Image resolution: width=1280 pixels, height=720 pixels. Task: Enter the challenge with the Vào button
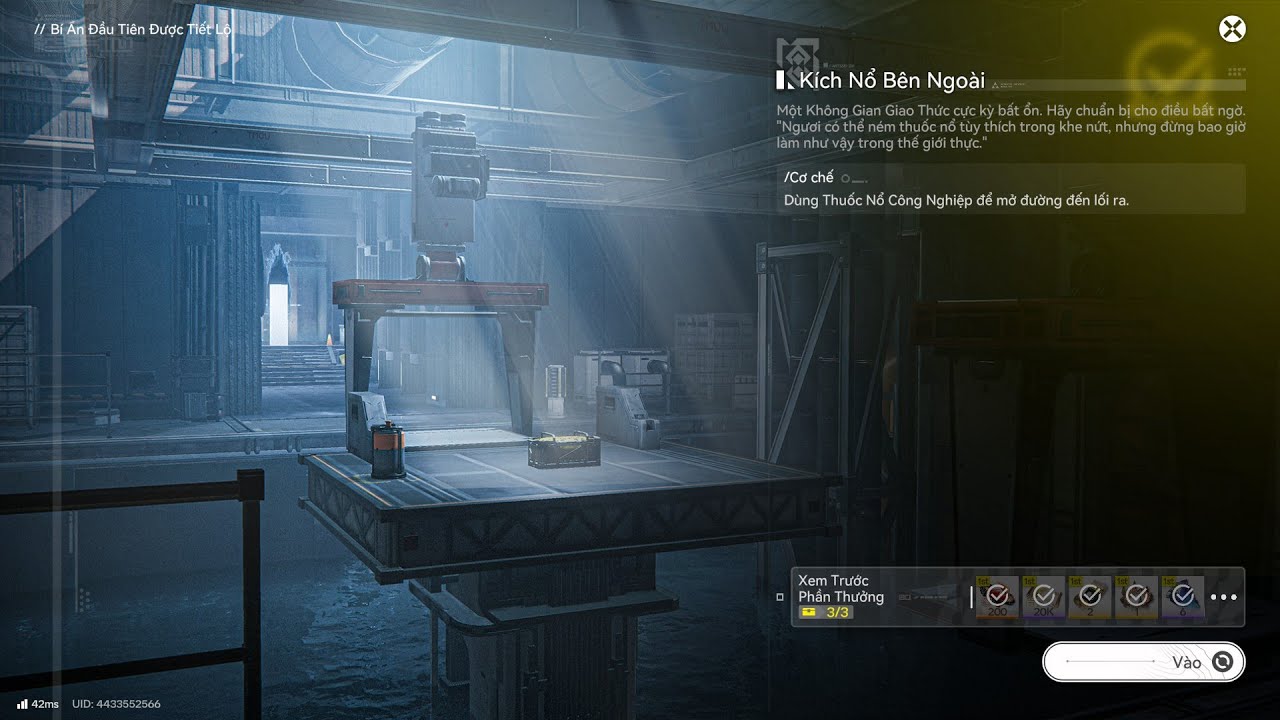pyautogui.click(x=1143, y=662)
